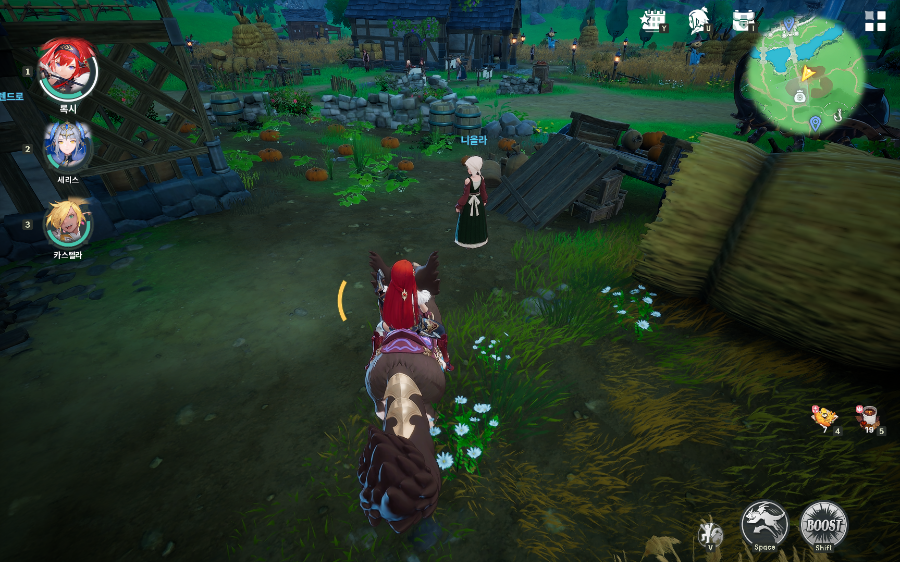Image resolution: width=900 pixels, height=562 pixels.
Task: Switch to party member 카스텔라
Action: click(x=68, y=222)
